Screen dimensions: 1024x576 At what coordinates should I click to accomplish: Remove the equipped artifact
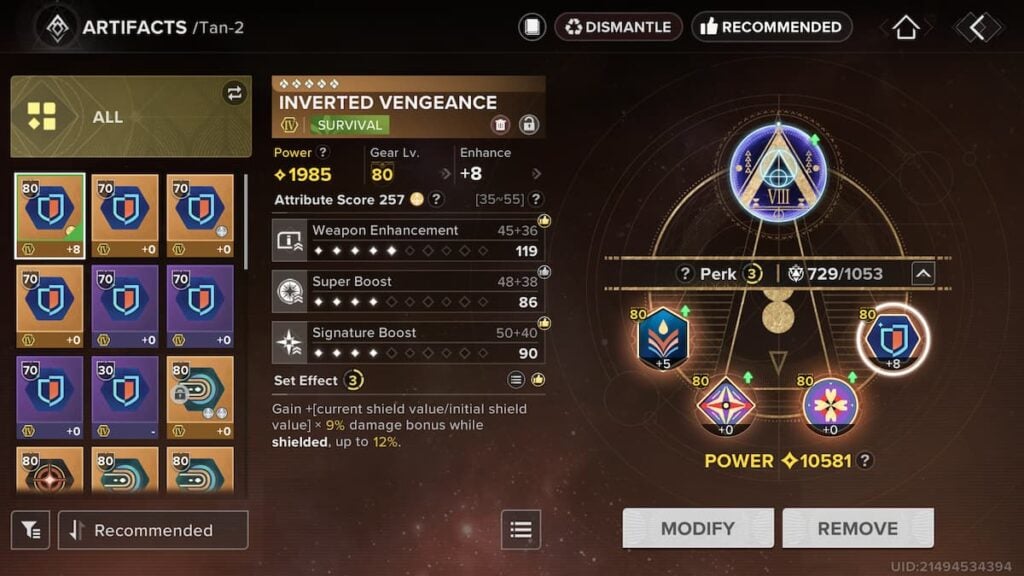click(x=857, y=528)
